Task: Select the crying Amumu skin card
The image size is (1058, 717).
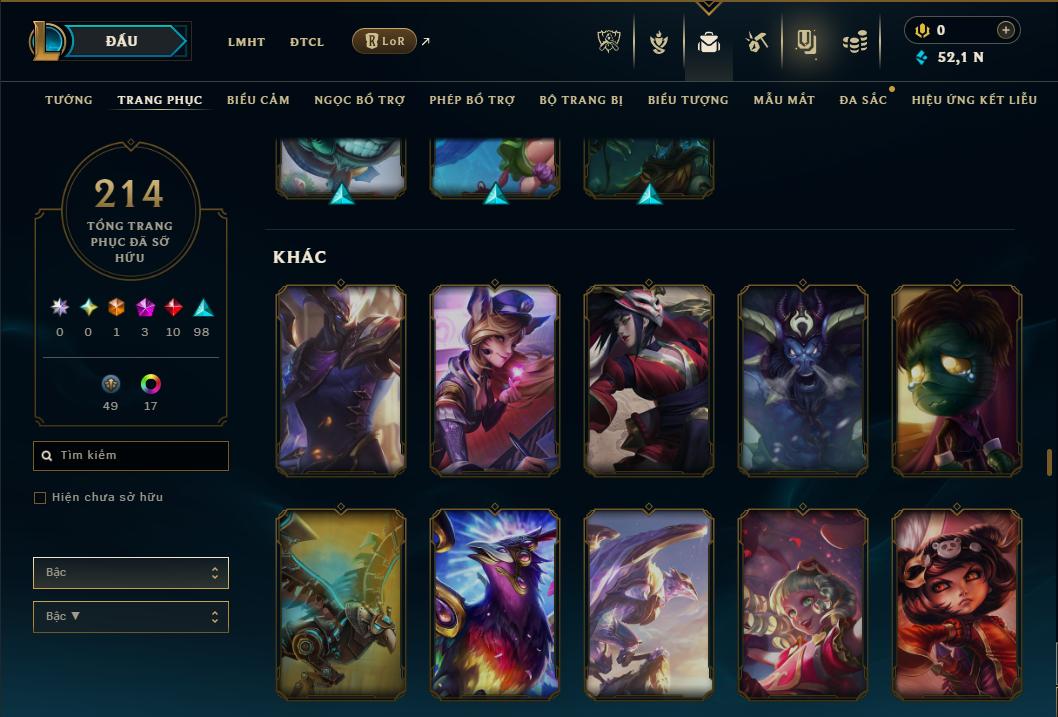Action: click(x=957, y=379)
